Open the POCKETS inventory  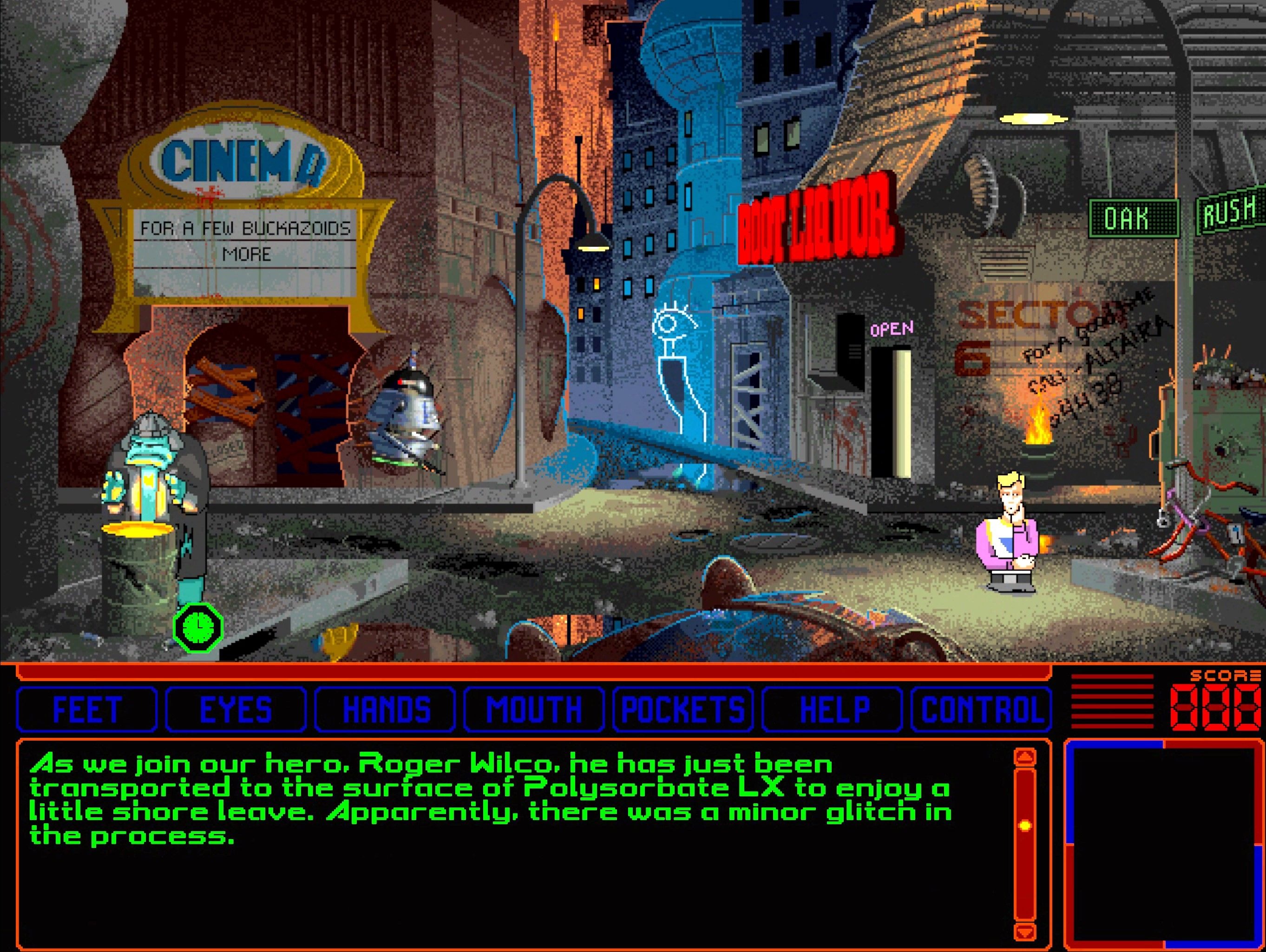[x=683, y=709]
